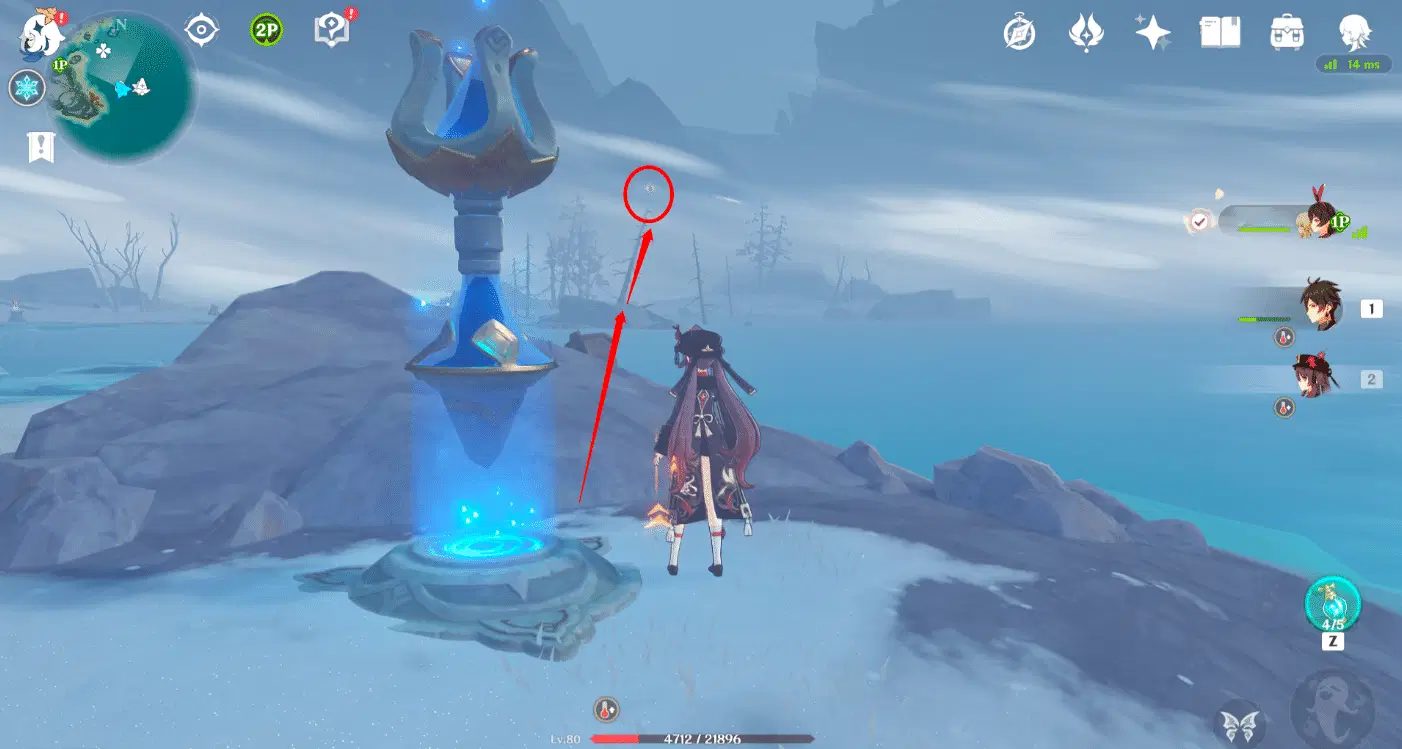Open the 2P co-op menu

[264, 30]
